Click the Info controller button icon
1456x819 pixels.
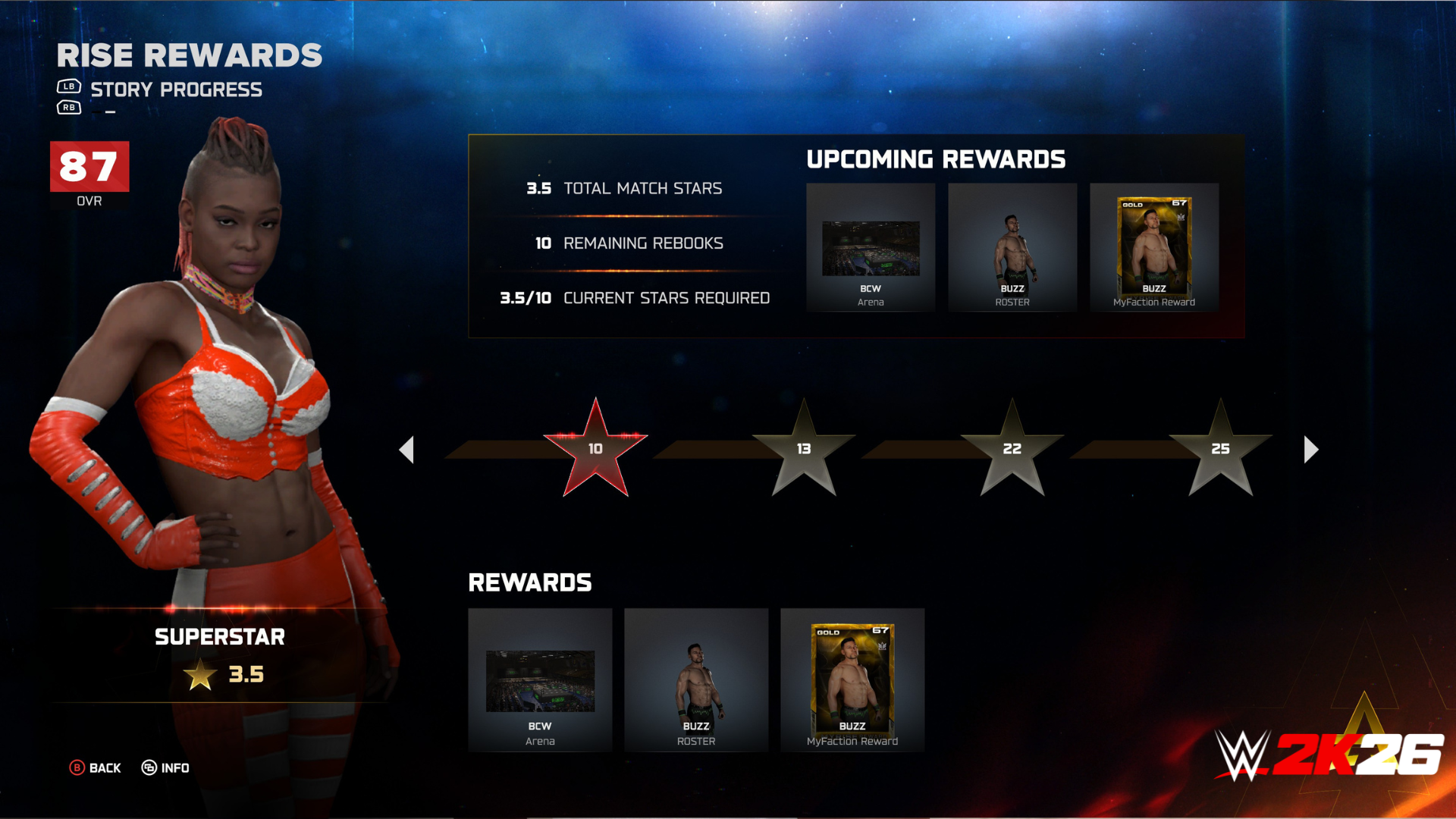point(151,768)
